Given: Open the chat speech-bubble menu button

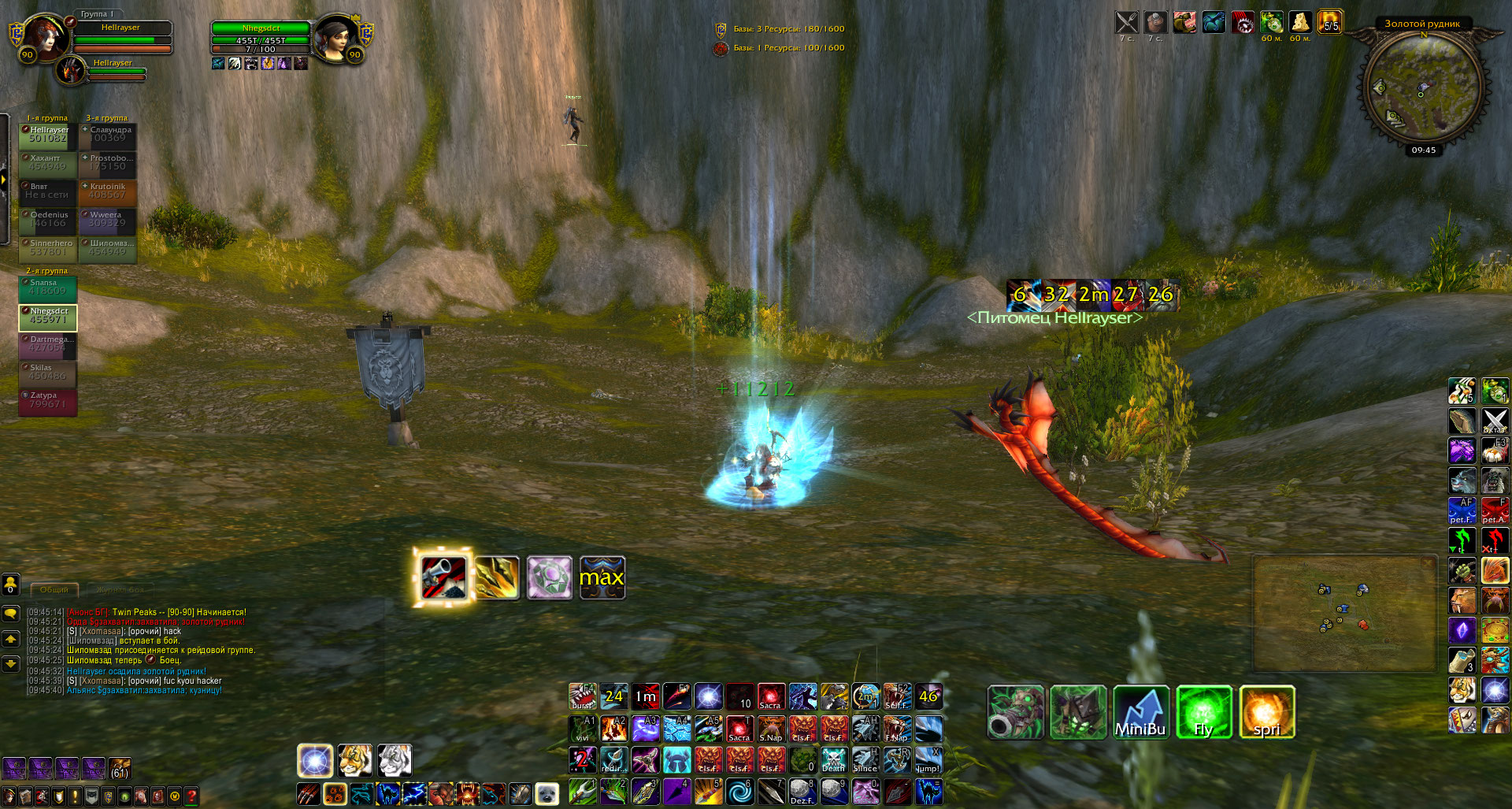Looking at the screenshot, I should (x=11, y=613).
